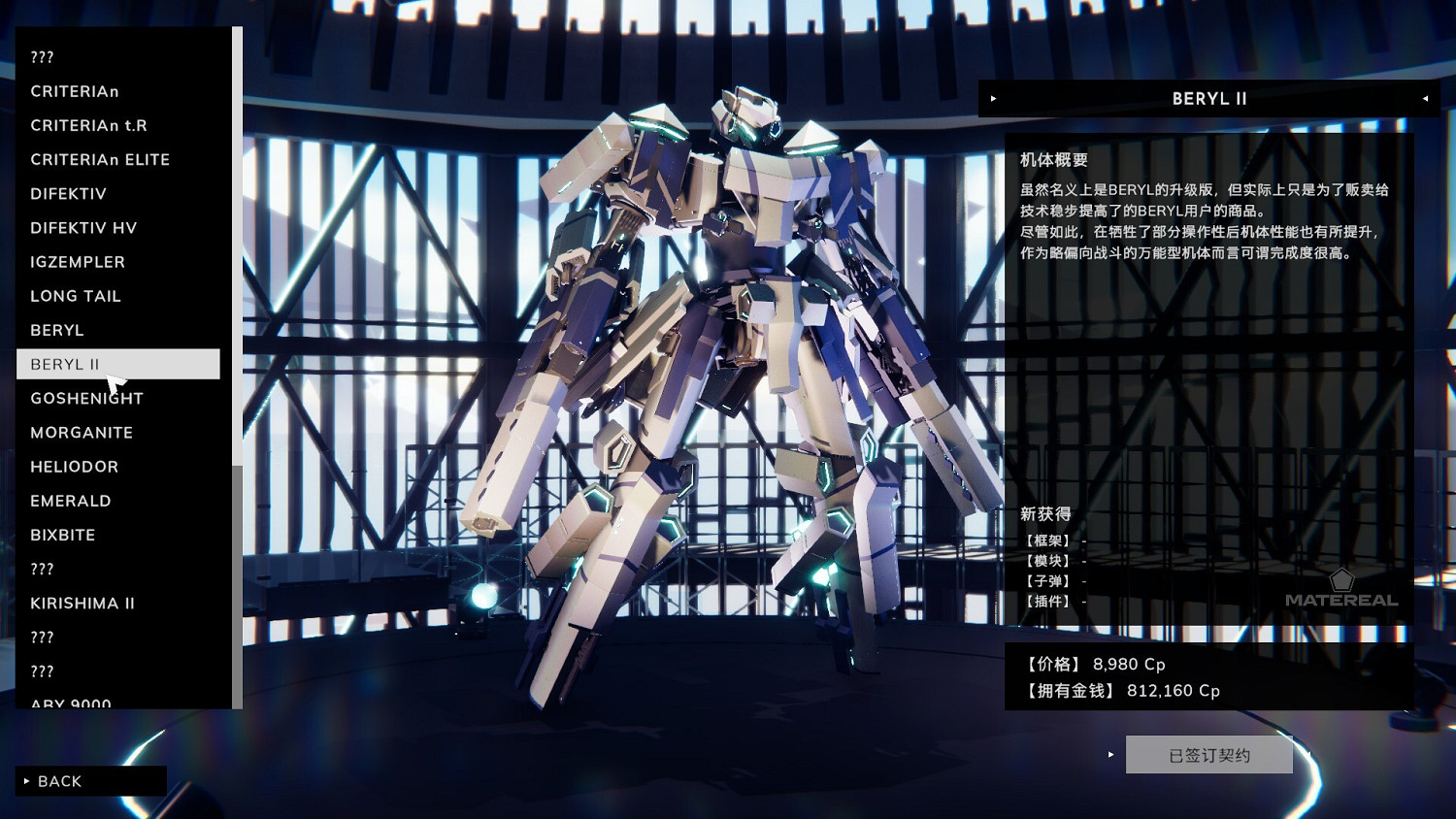Click the right arrow beside BERYL II title
Image resolution: width=1456 pixels, height=819 pixels.
tap(1425, 98)
